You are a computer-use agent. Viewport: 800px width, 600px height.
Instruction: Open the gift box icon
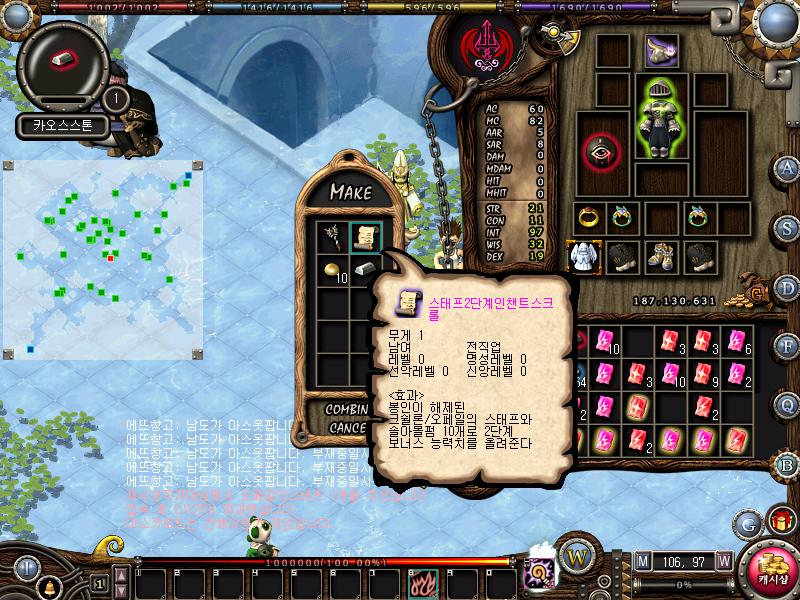(x=777, y=521)
